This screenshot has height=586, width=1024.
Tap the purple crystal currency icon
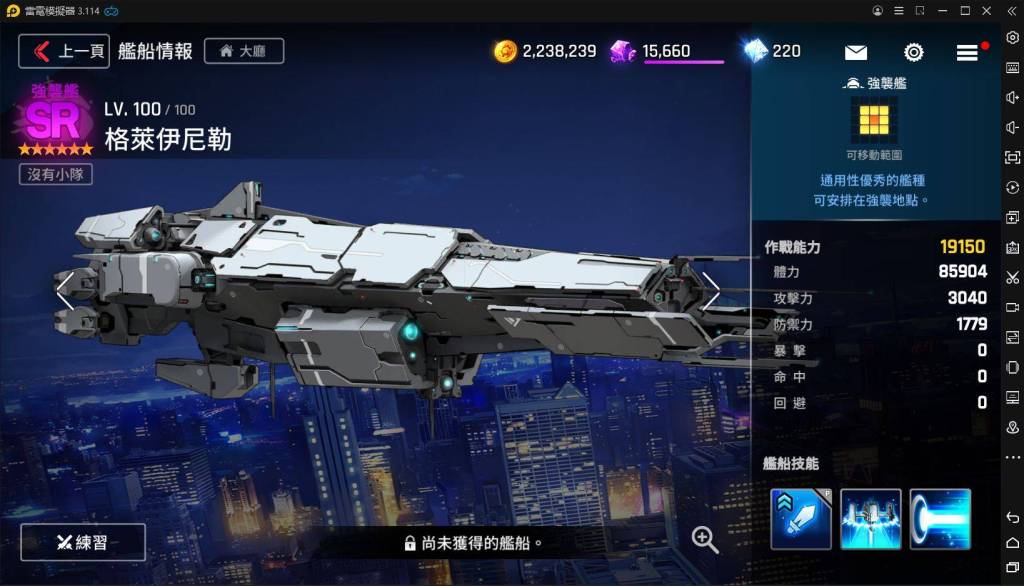click(x=623, y=51)
